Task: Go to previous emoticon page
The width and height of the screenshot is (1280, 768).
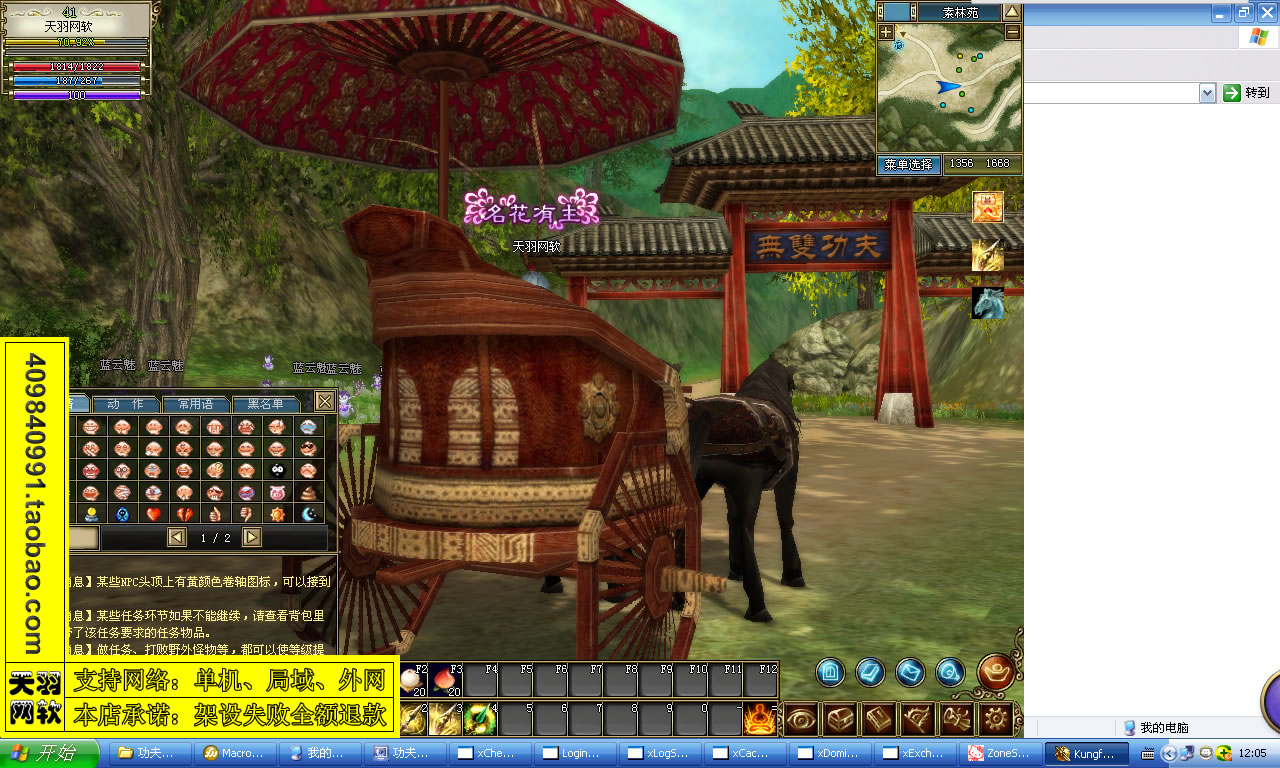Action: 177,538
